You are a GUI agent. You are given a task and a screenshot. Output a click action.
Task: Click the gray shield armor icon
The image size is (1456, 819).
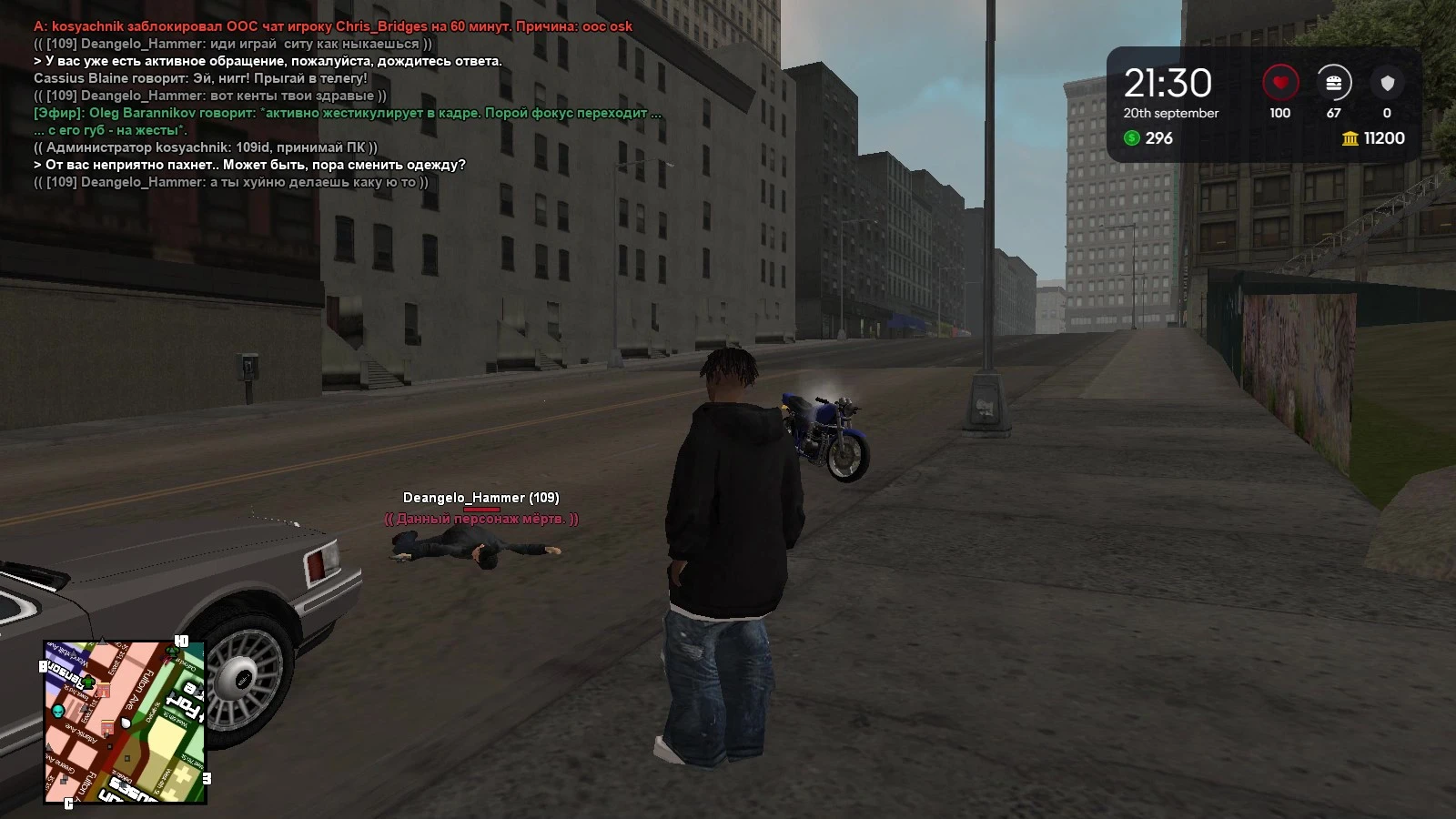(1387, 82)
